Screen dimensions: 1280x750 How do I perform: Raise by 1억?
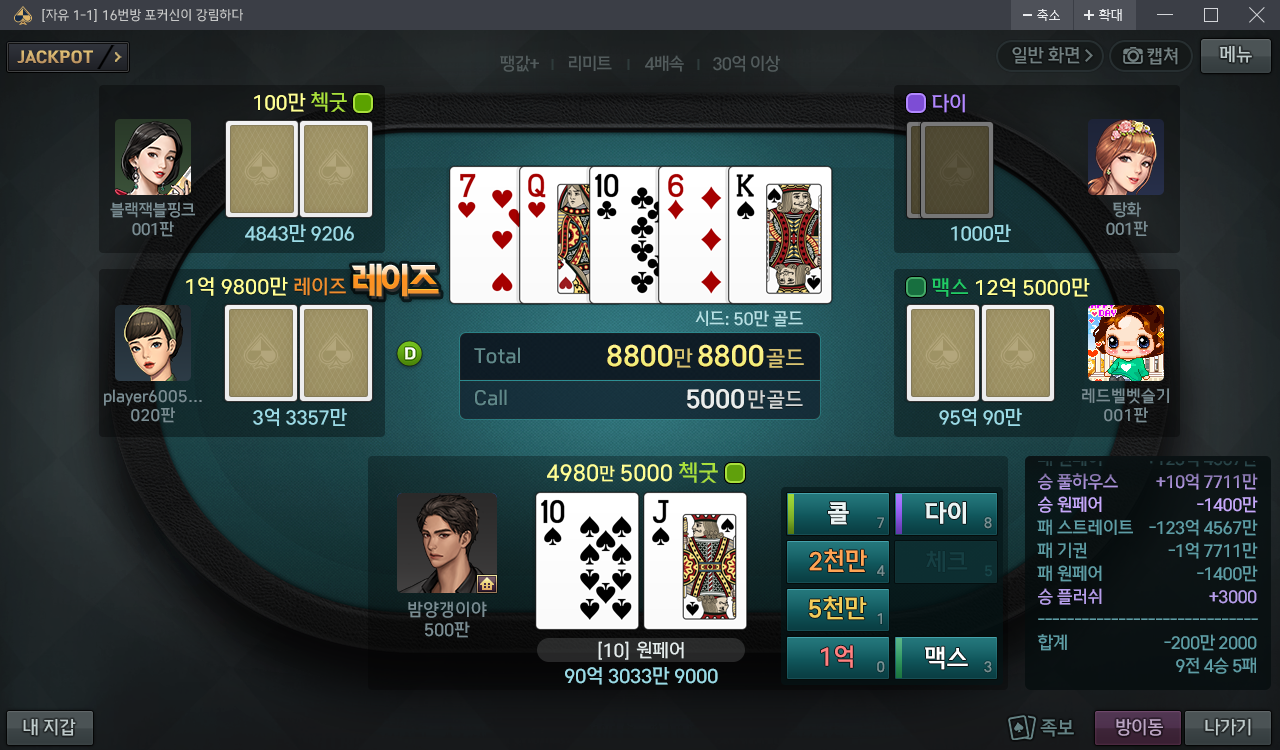point(838,658)
